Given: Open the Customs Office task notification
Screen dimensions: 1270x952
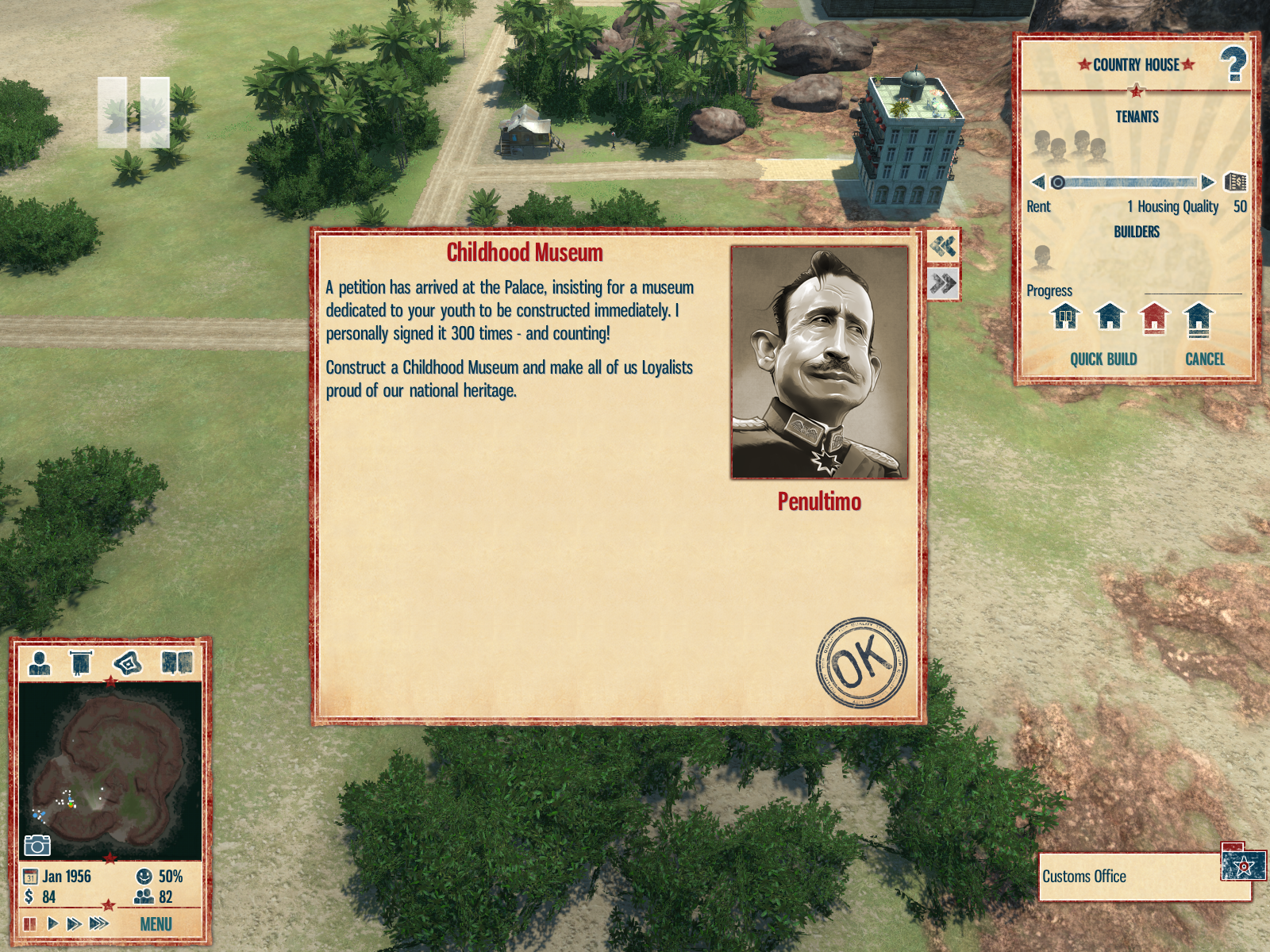Looking at the screenshot, I should pyautogui.click(x=1143, y=877).
